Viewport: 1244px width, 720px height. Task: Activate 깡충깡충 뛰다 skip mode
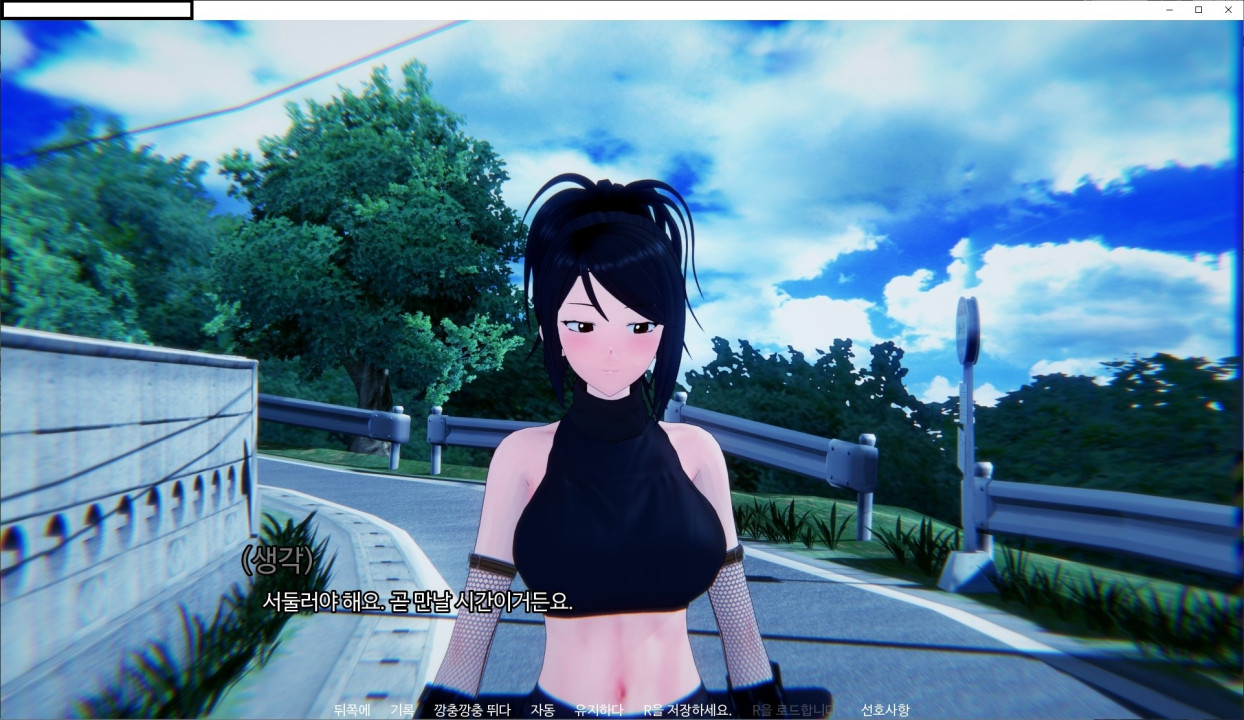[472, 710]
